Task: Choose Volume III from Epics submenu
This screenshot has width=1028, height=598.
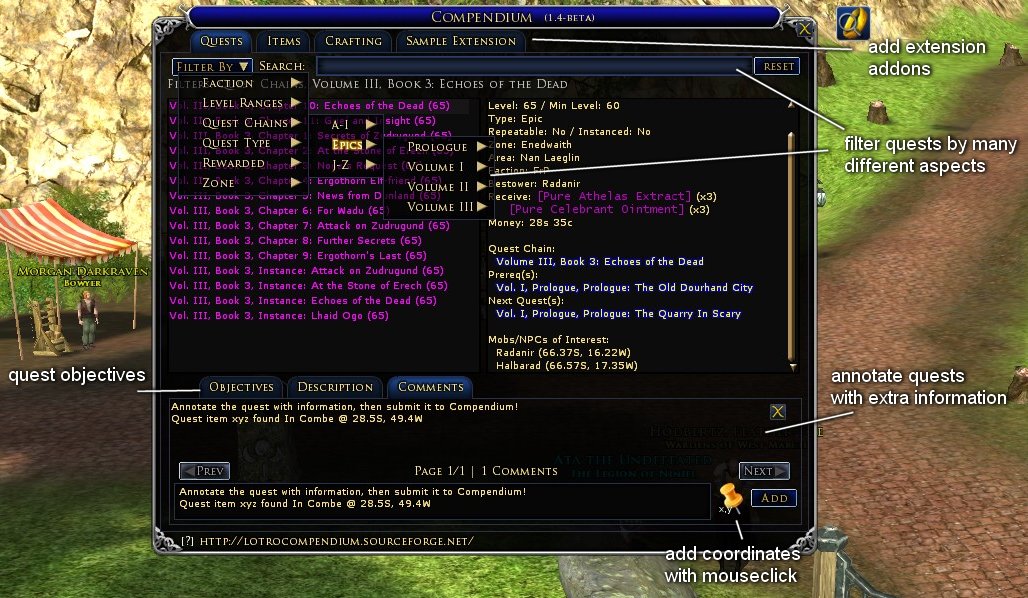Action: click(440, 207)
